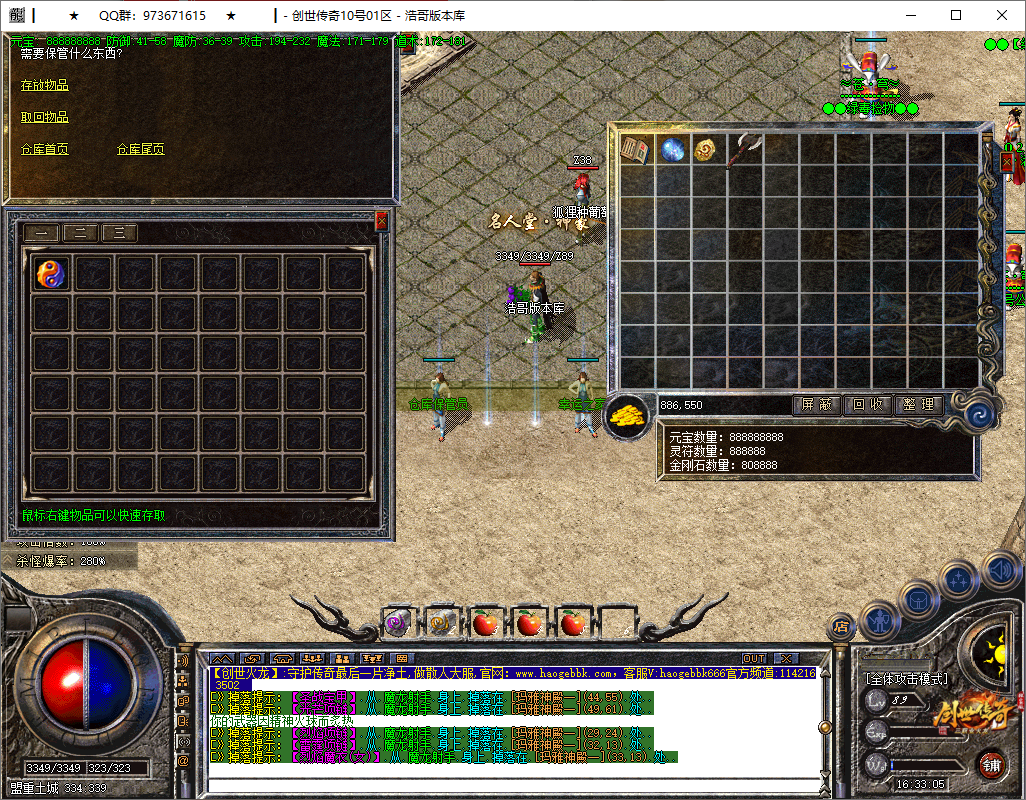This screenshot has width=1026, height=800.
Task: Open the 店 shop round button
Action: click(841, 627)
